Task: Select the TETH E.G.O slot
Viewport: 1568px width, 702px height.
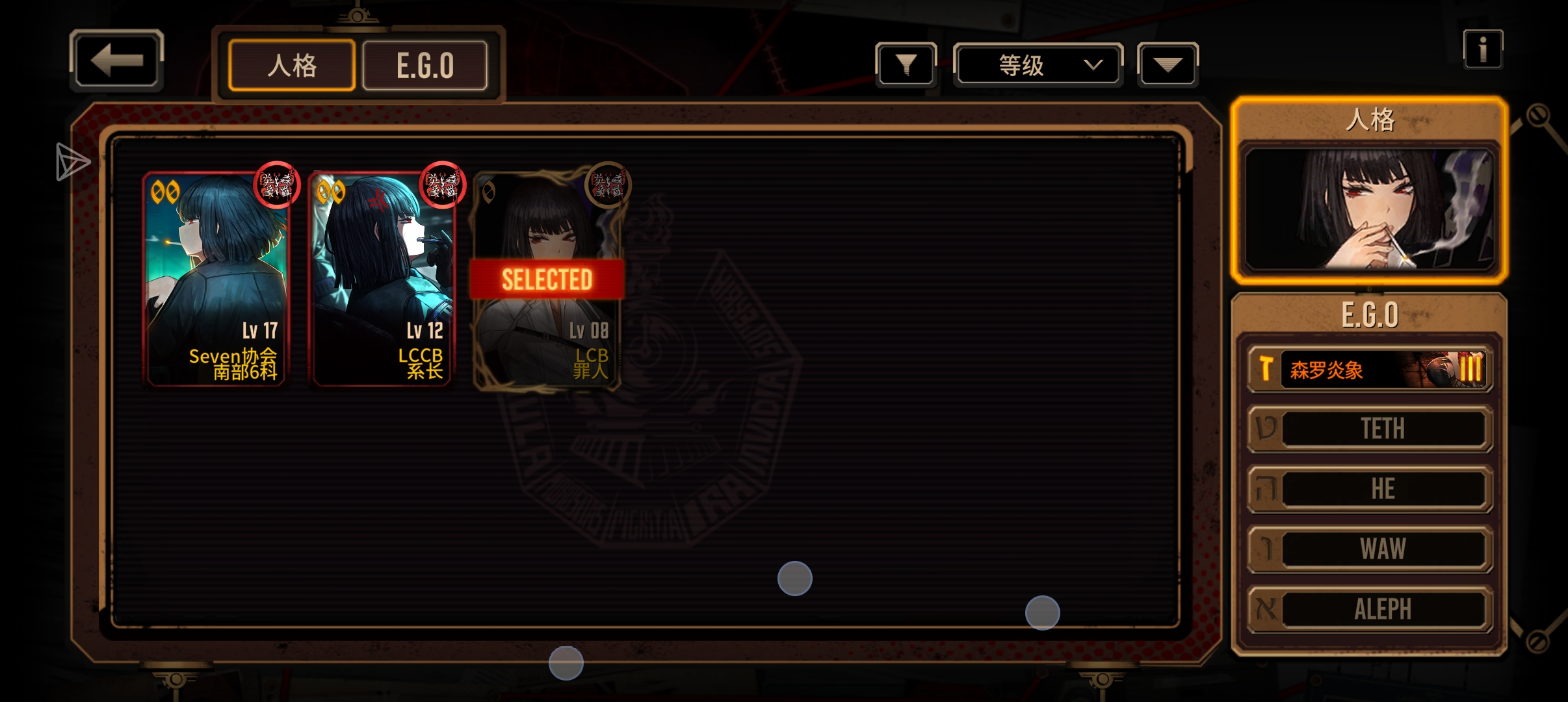Action: pyautogui.click(x=1370, y=429)
